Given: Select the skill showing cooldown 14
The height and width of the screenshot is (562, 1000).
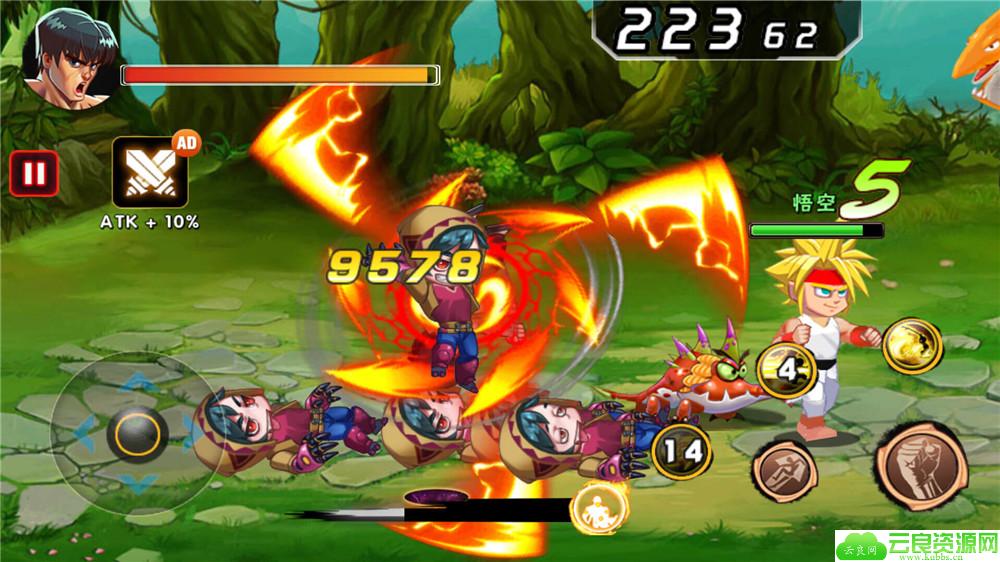Looking at the screenshot, I should pos(680,449).
